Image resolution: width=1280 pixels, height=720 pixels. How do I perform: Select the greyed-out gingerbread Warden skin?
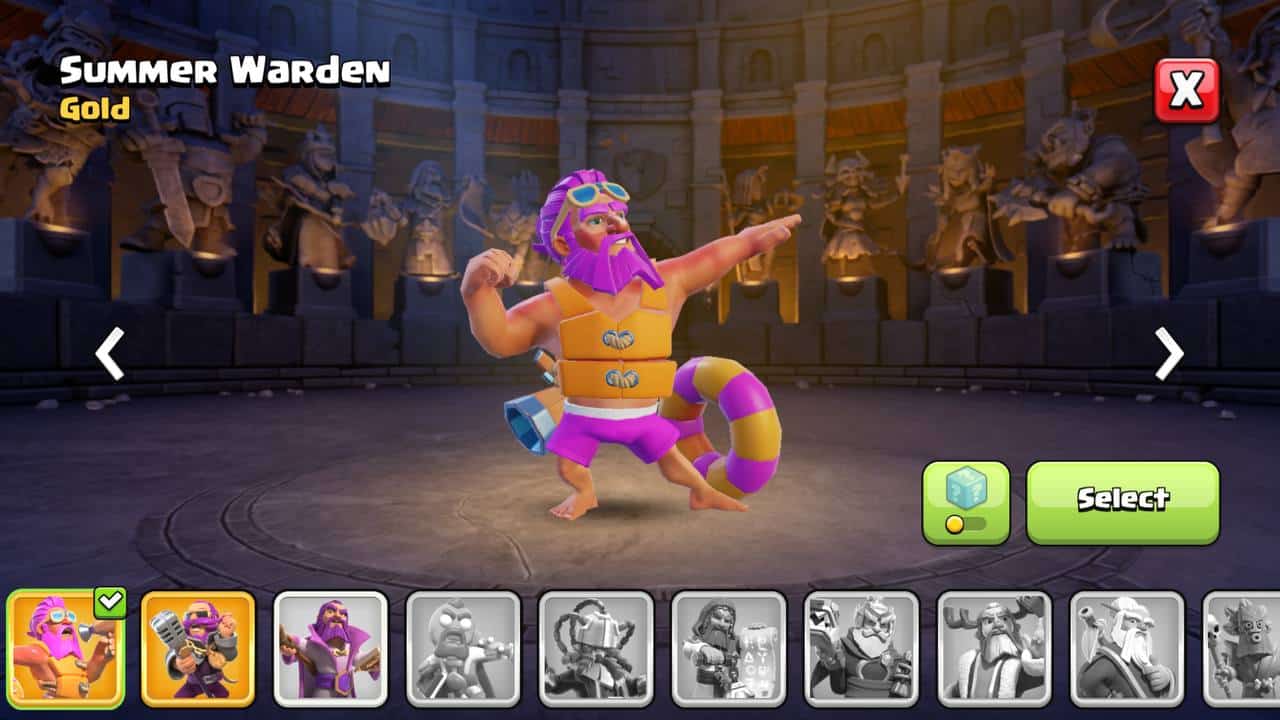point(463,649)
